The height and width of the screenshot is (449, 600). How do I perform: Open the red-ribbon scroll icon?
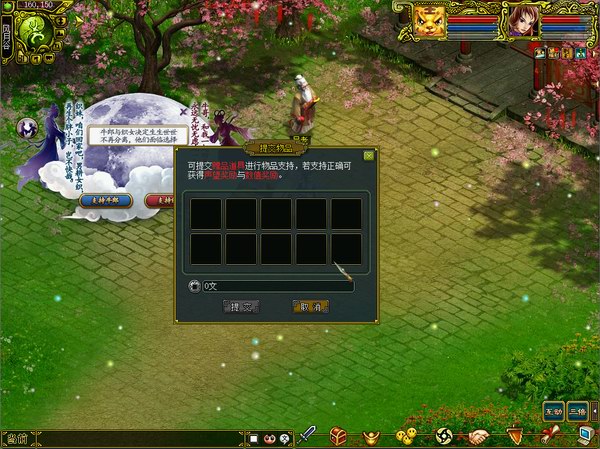click(550, 435)
